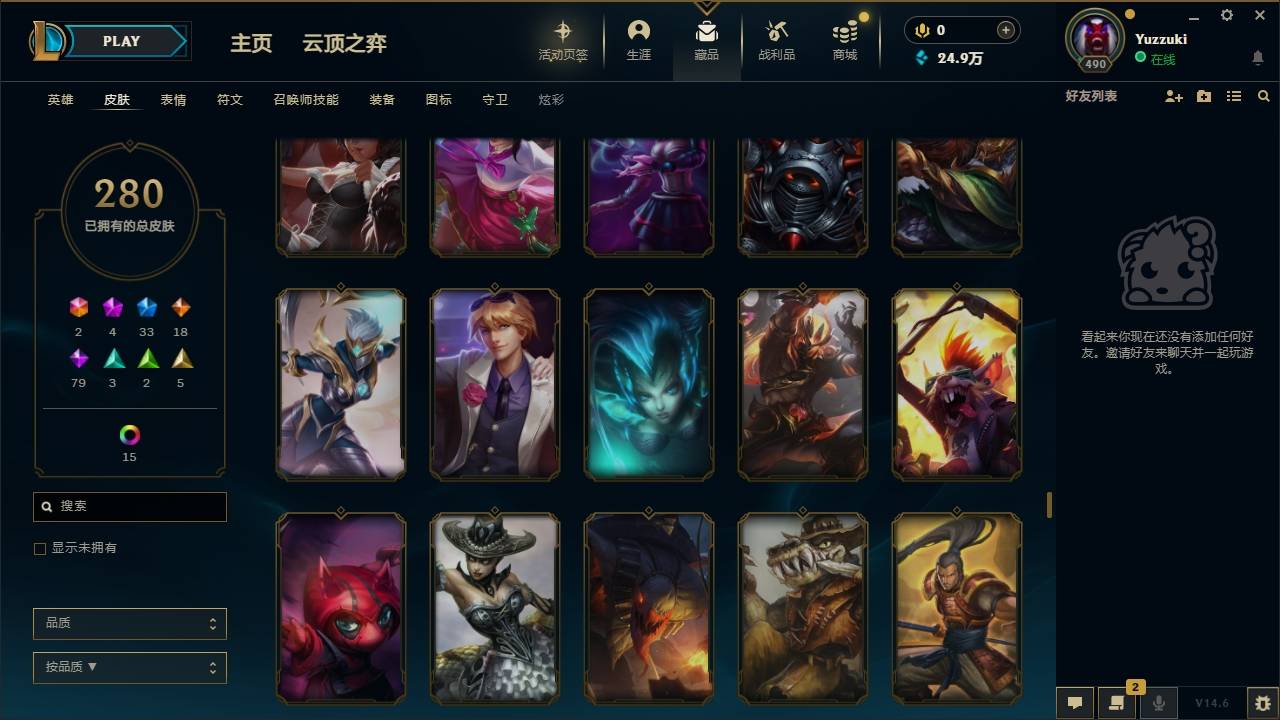
Task: Open the 战利品 (Loot) section icon
Action: coord(776,40)
